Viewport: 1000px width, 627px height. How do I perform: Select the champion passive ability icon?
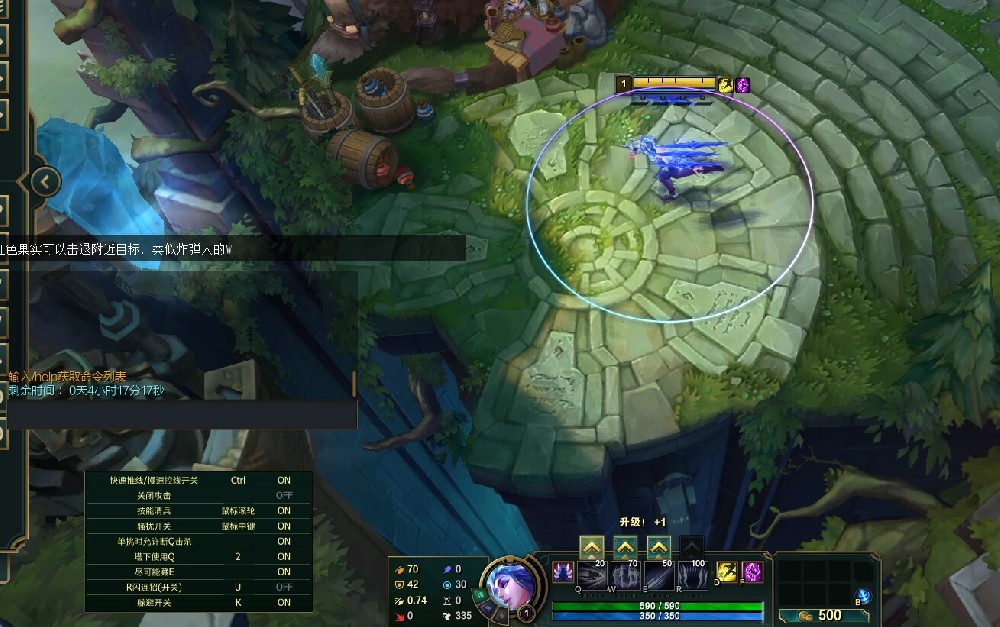561,572
